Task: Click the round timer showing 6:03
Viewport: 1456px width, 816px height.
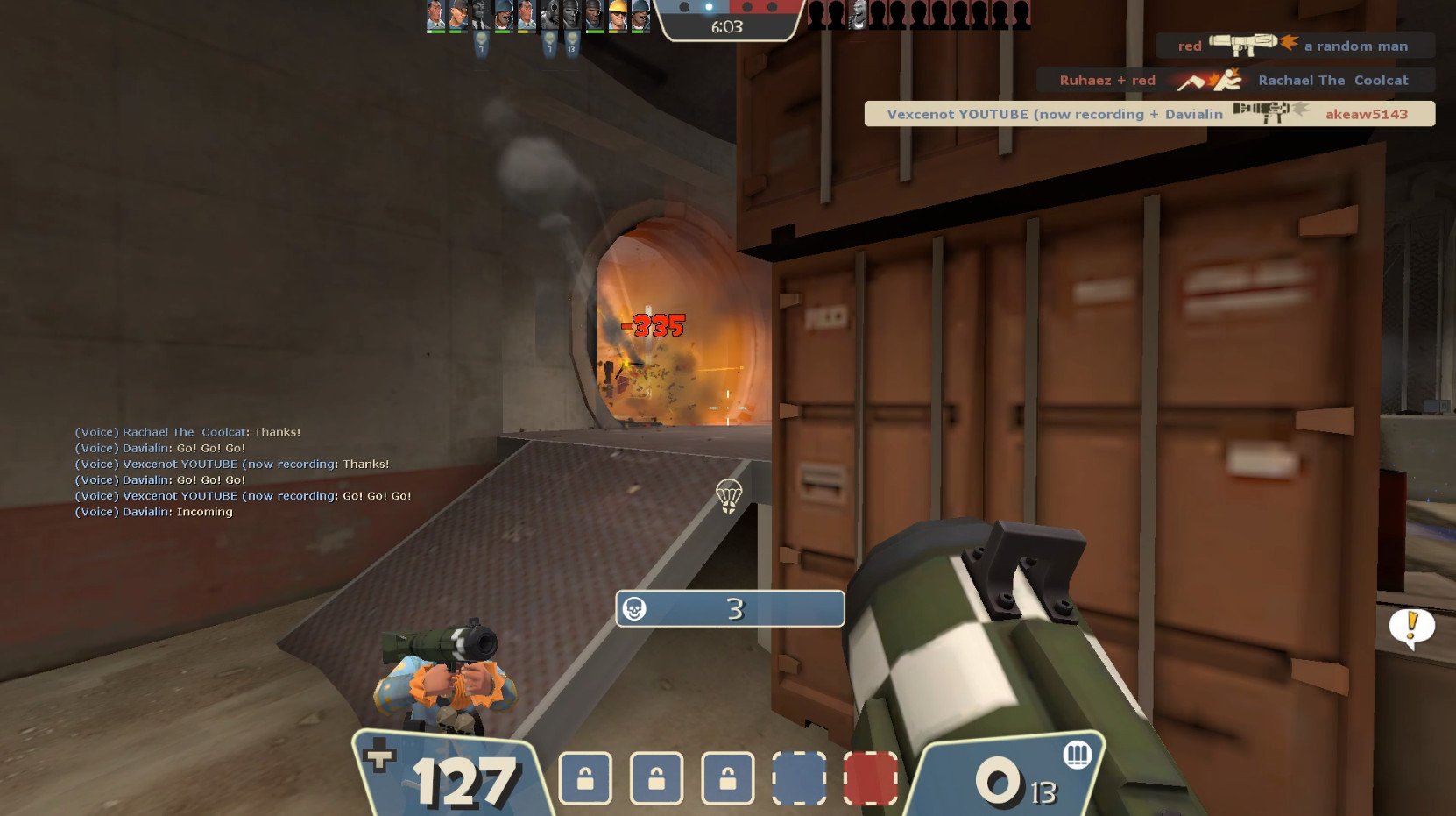Action: tap(726, 26)
